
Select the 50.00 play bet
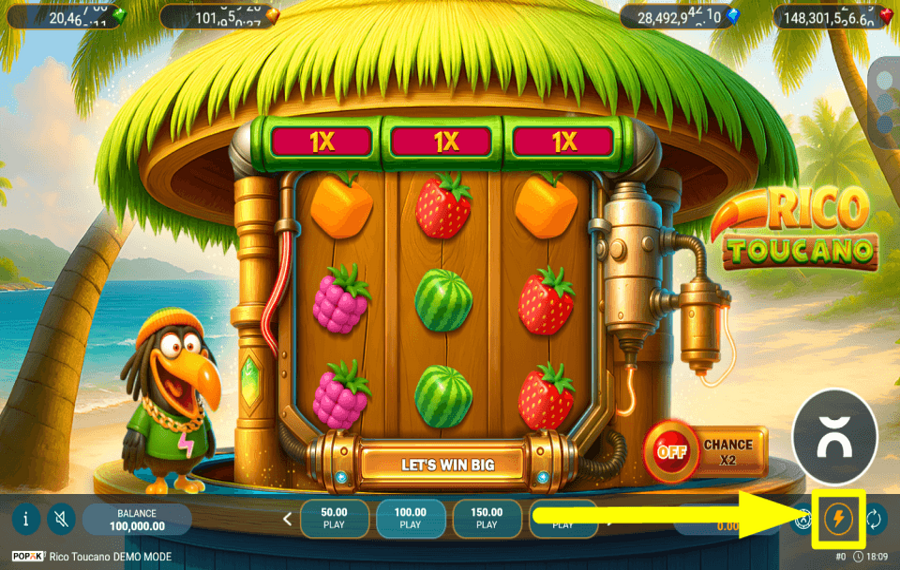(333, 518)
